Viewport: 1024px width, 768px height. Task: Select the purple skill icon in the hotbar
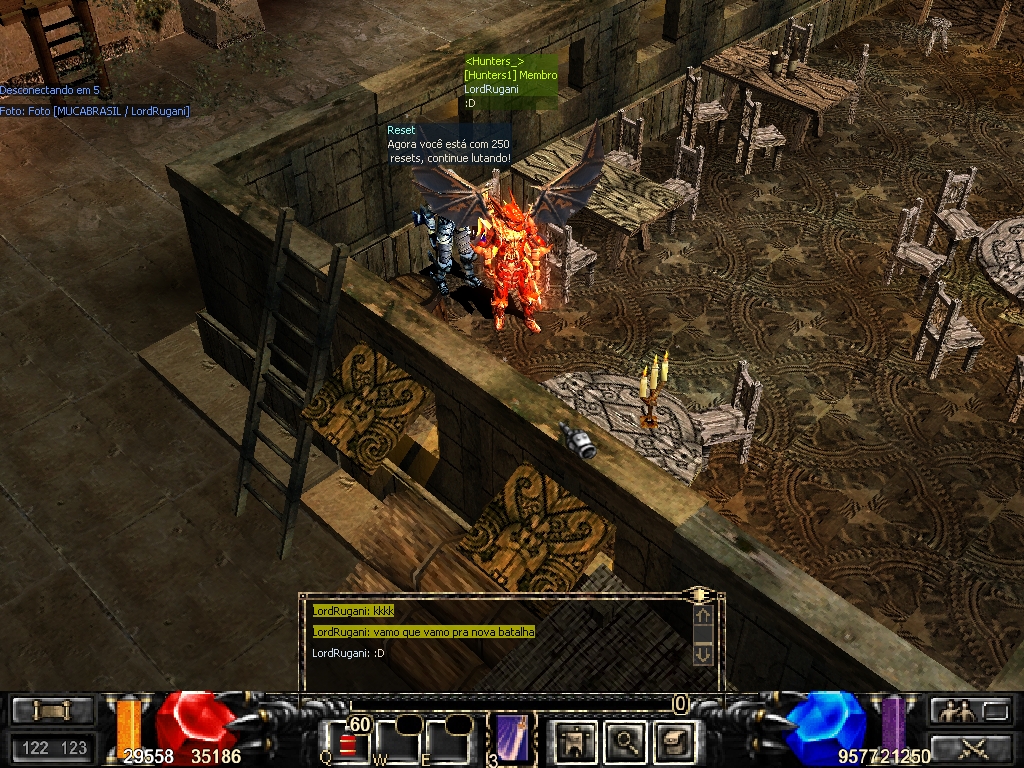pos(513,740)
